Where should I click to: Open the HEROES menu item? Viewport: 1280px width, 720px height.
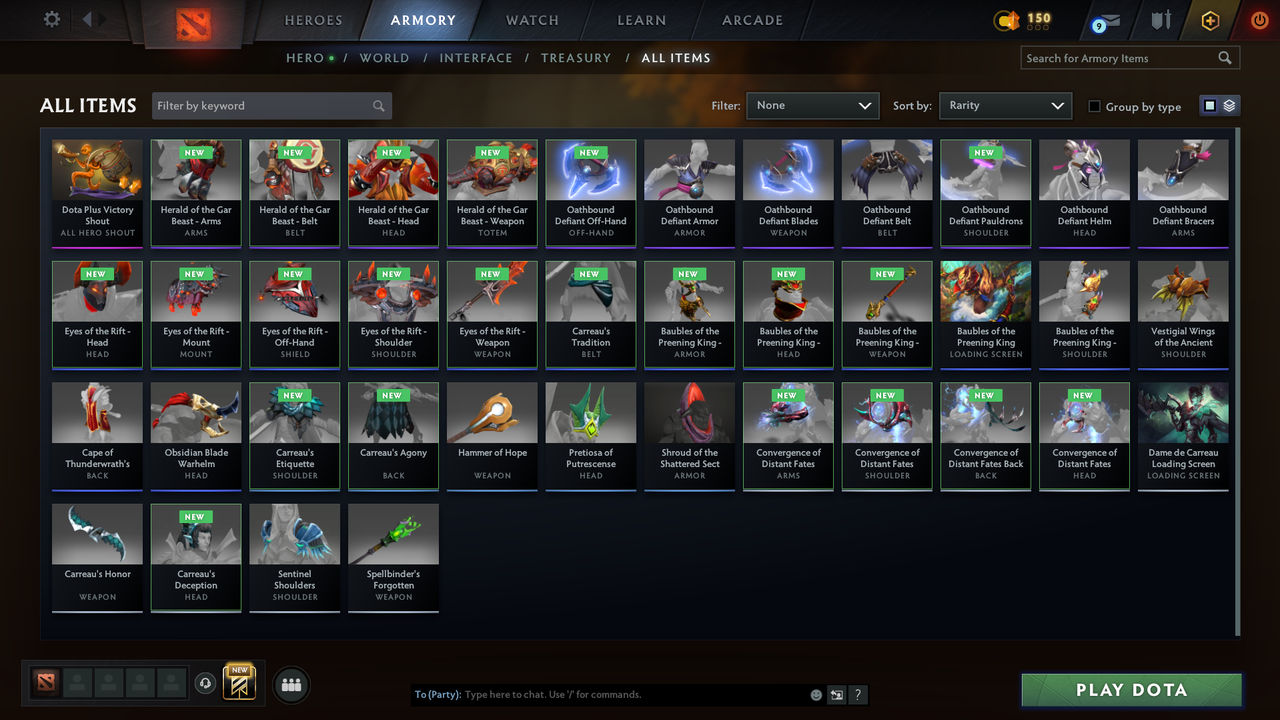pos(313,20)
